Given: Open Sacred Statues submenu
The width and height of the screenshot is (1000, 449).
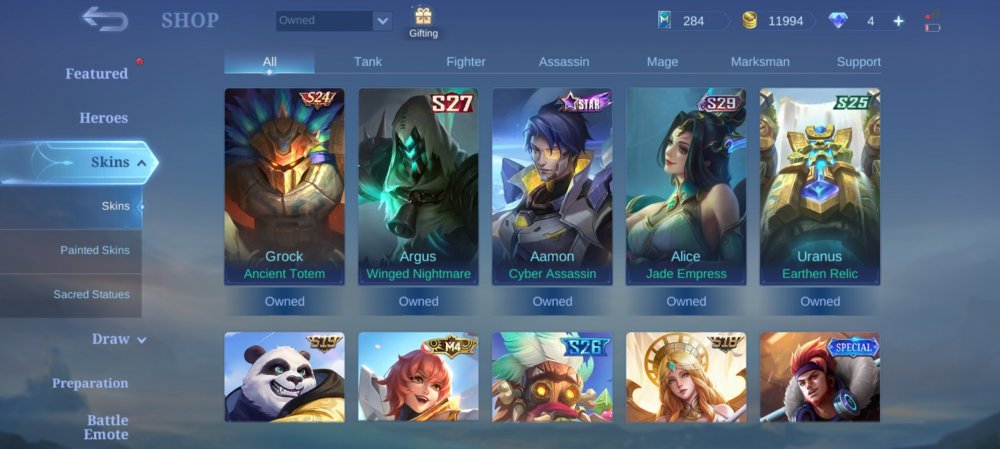Looking at the screenshot, I should 91,295.
